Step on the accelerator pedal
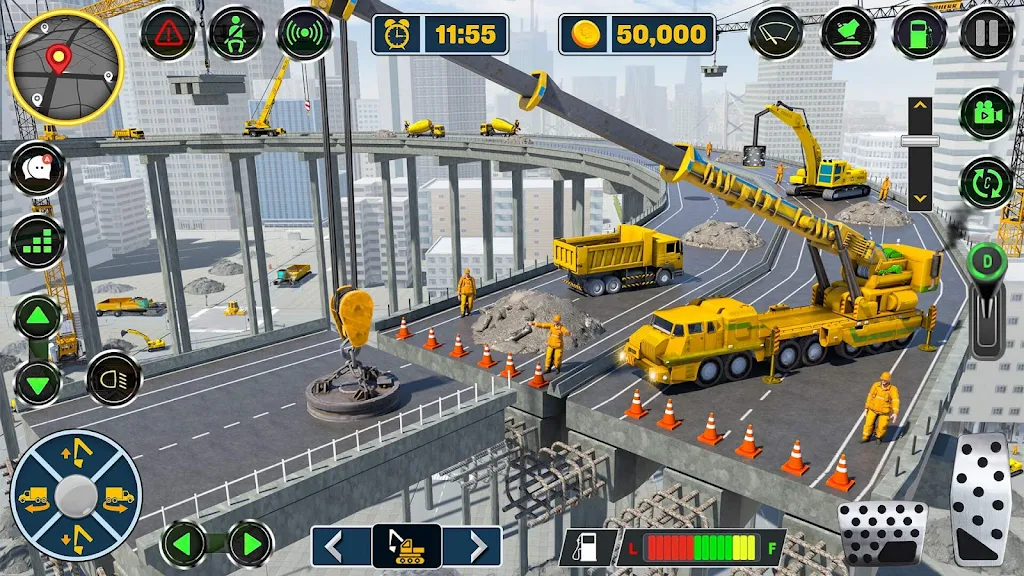1024x576 pixels. [x=984, y=498]
